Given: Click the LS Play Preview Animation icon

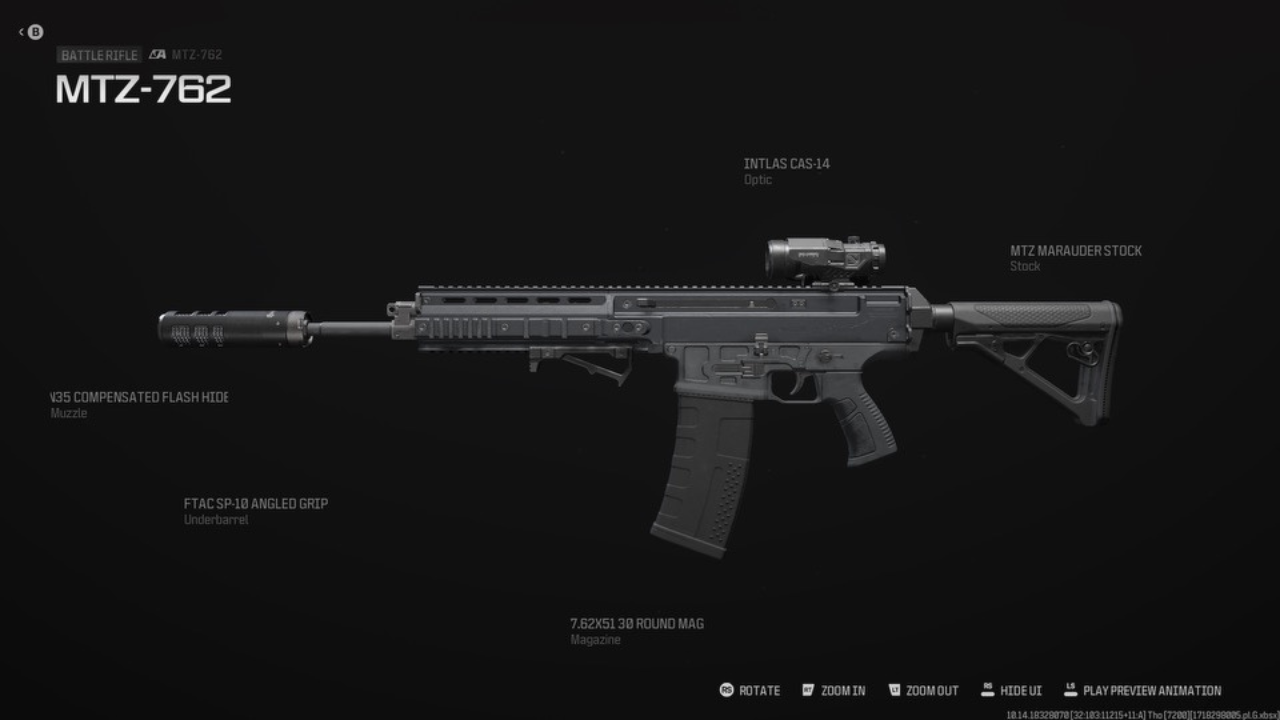Looking at the screenshot, I should tap(1069, 690).
